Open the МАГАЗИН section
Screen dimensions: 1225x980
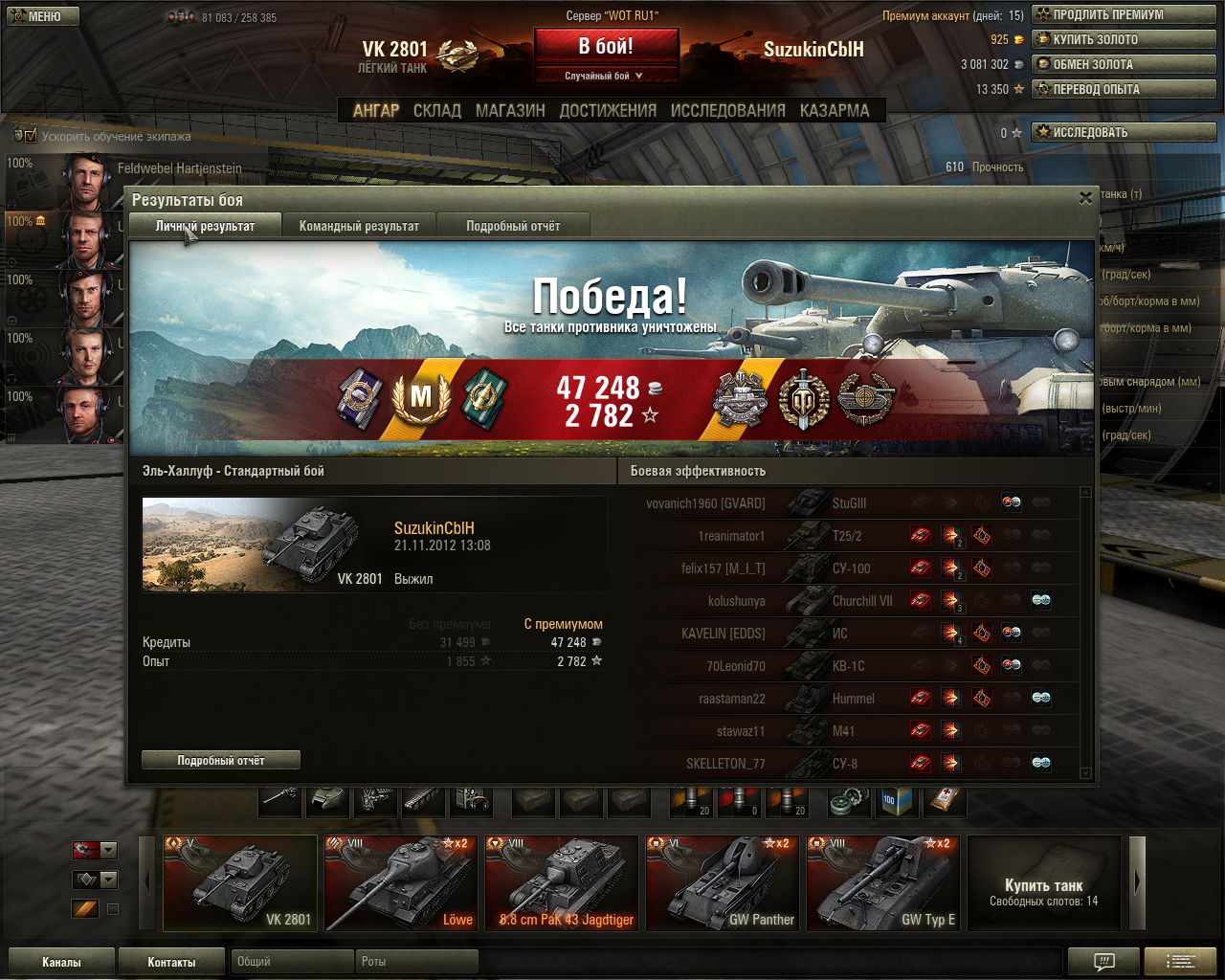coord(510,111)
